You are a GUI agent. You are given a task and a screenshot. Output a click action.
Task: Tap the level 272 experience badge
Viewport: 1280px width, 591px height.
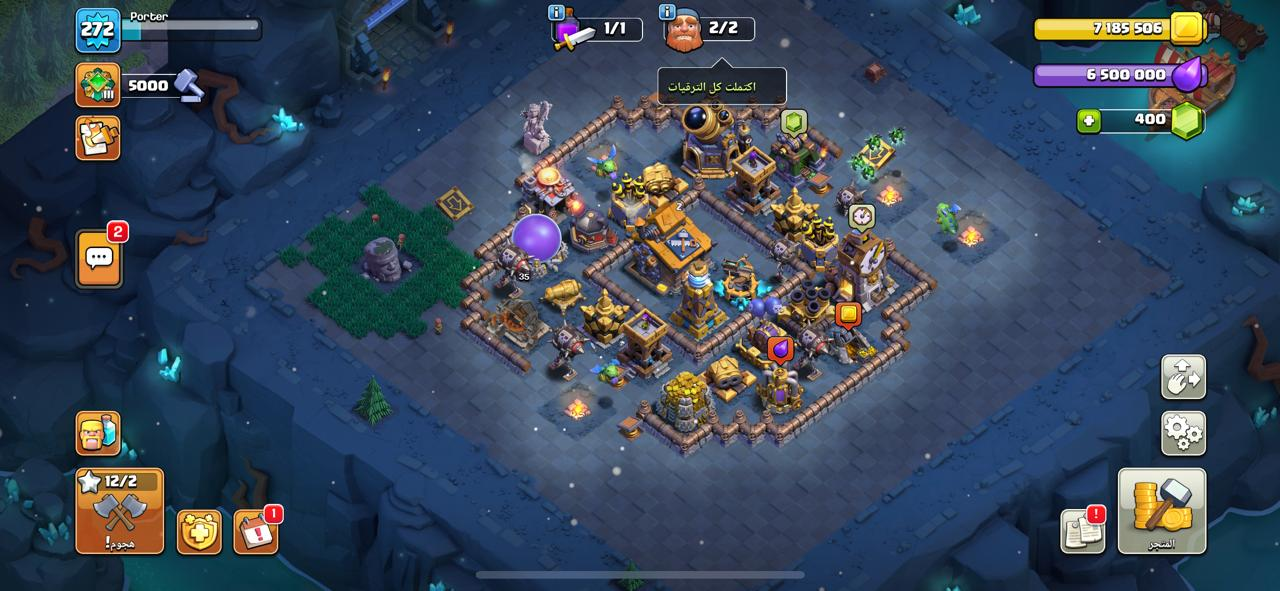98,30
